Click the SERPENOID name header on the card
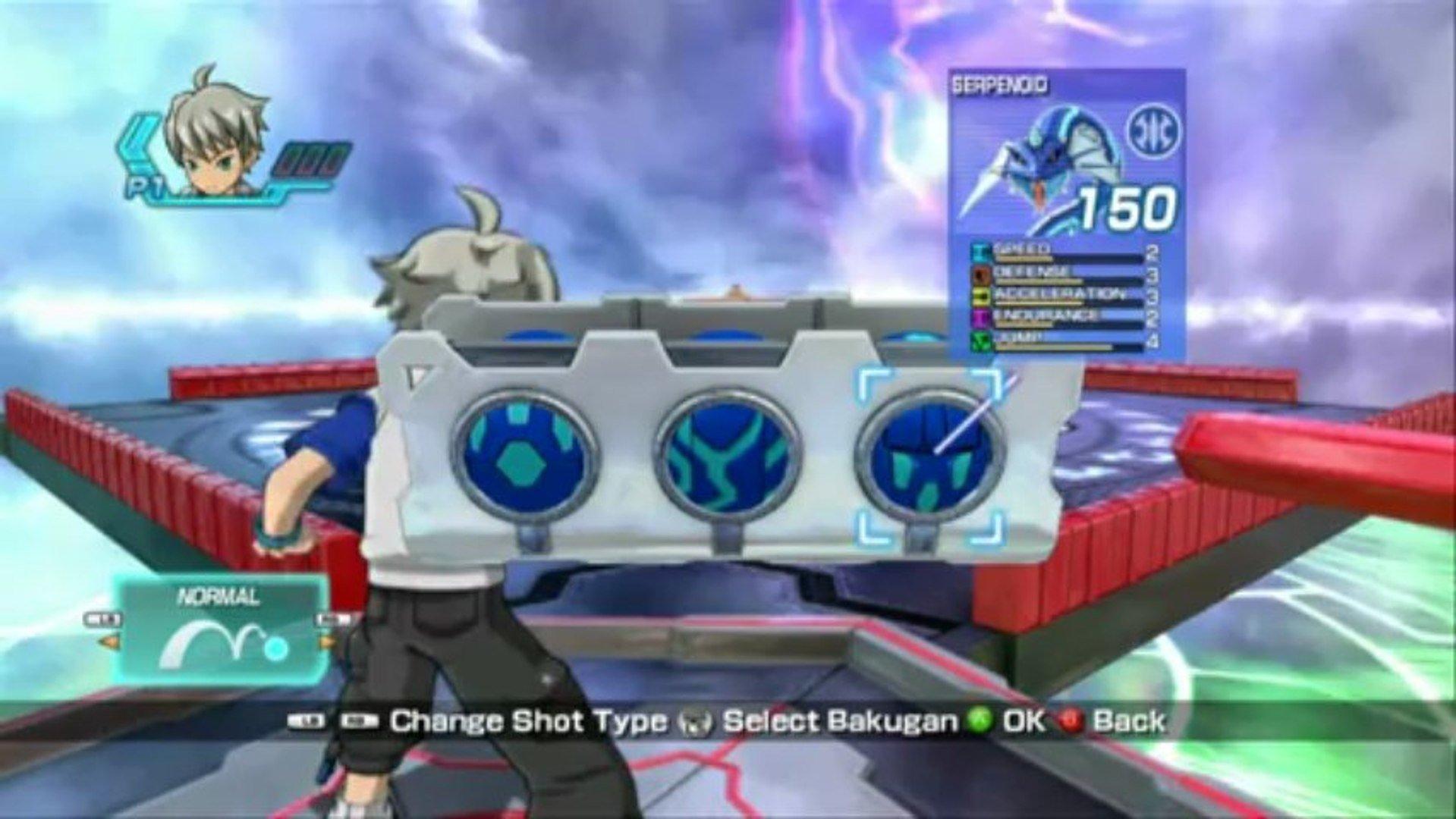The height and width of the screenshot is (819, 1456). click(x=1002, y=85)
